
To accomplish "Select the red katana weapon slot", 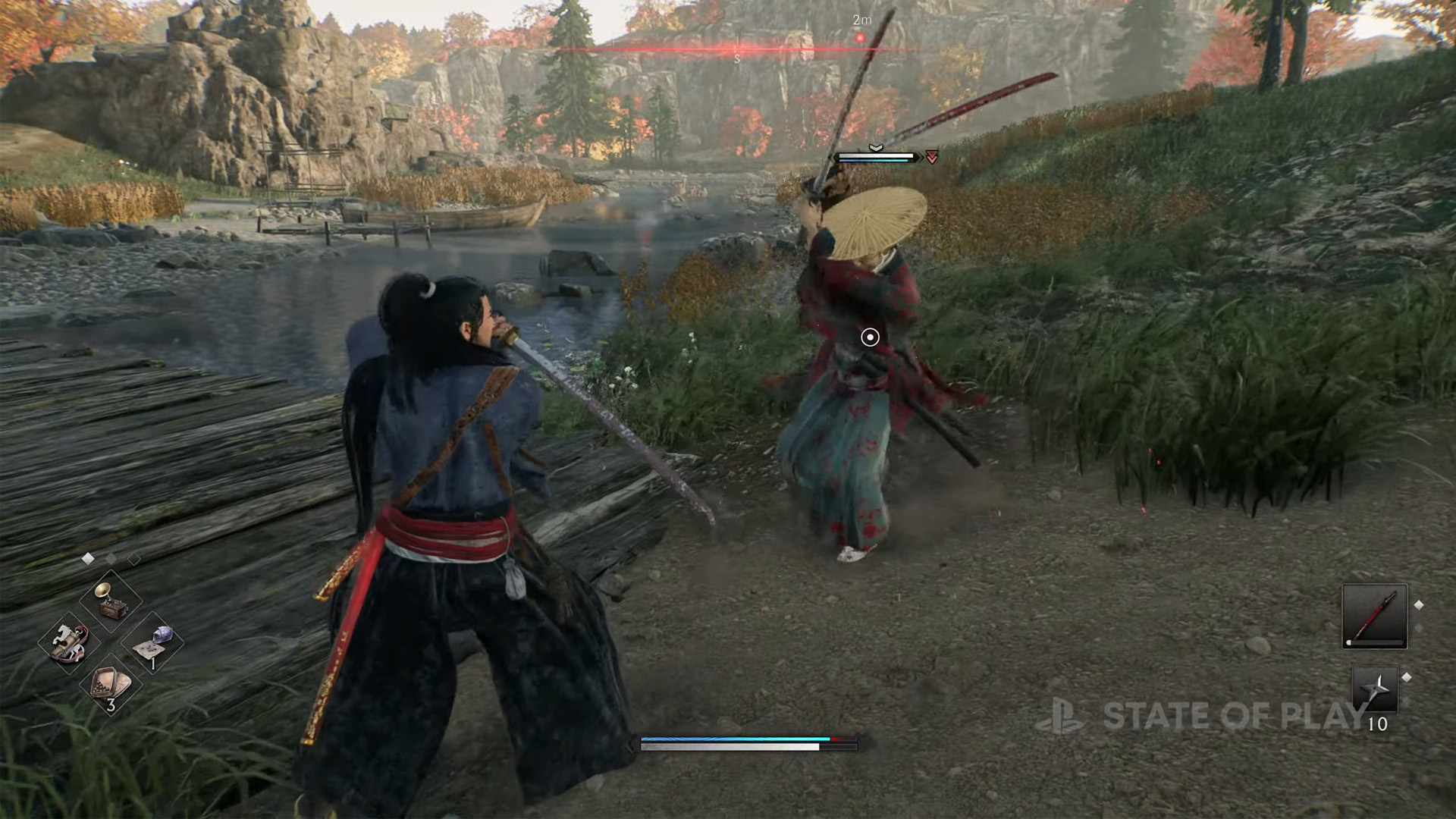I will pyautogui.click(x=1374, y=616).
